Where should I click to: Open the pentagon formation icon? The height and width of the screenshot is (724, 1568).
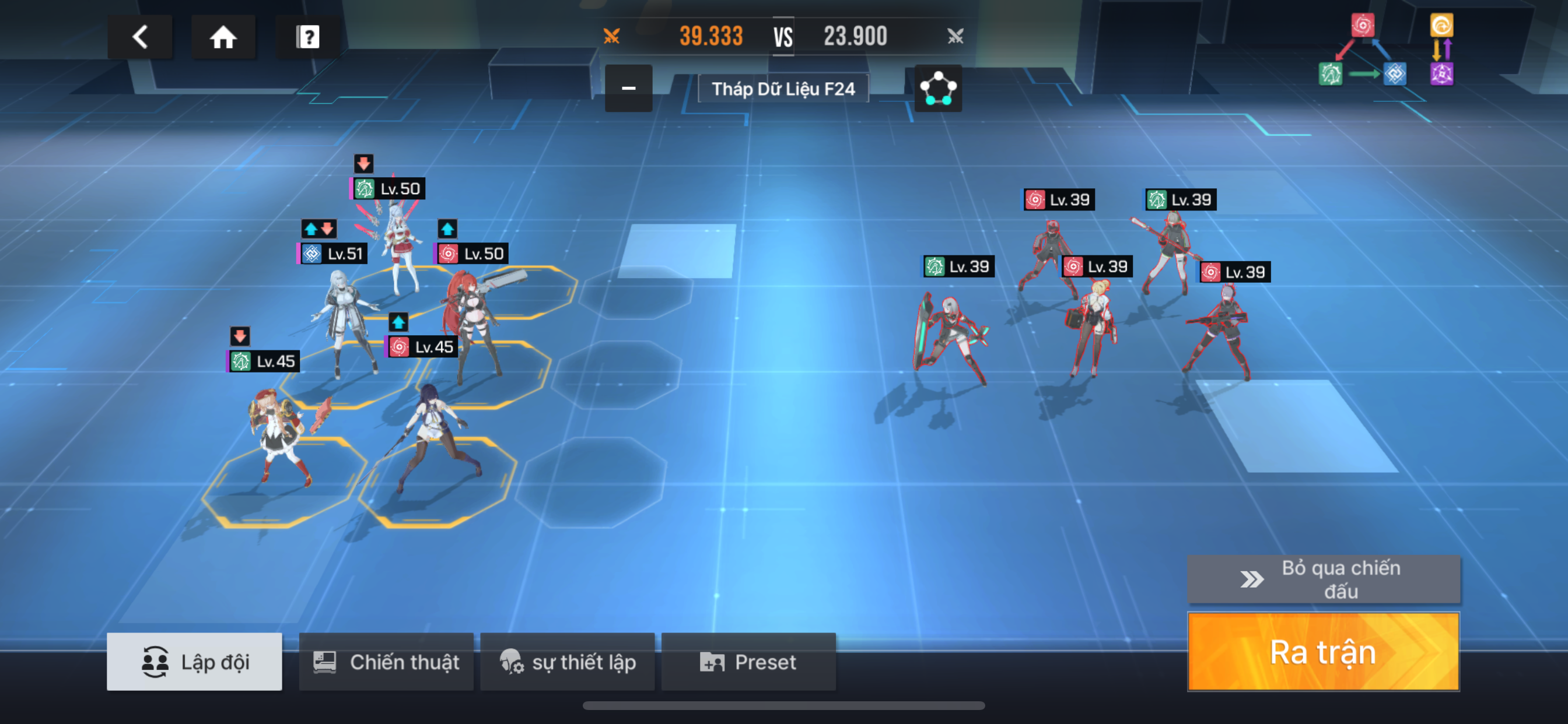coord(937,89)
